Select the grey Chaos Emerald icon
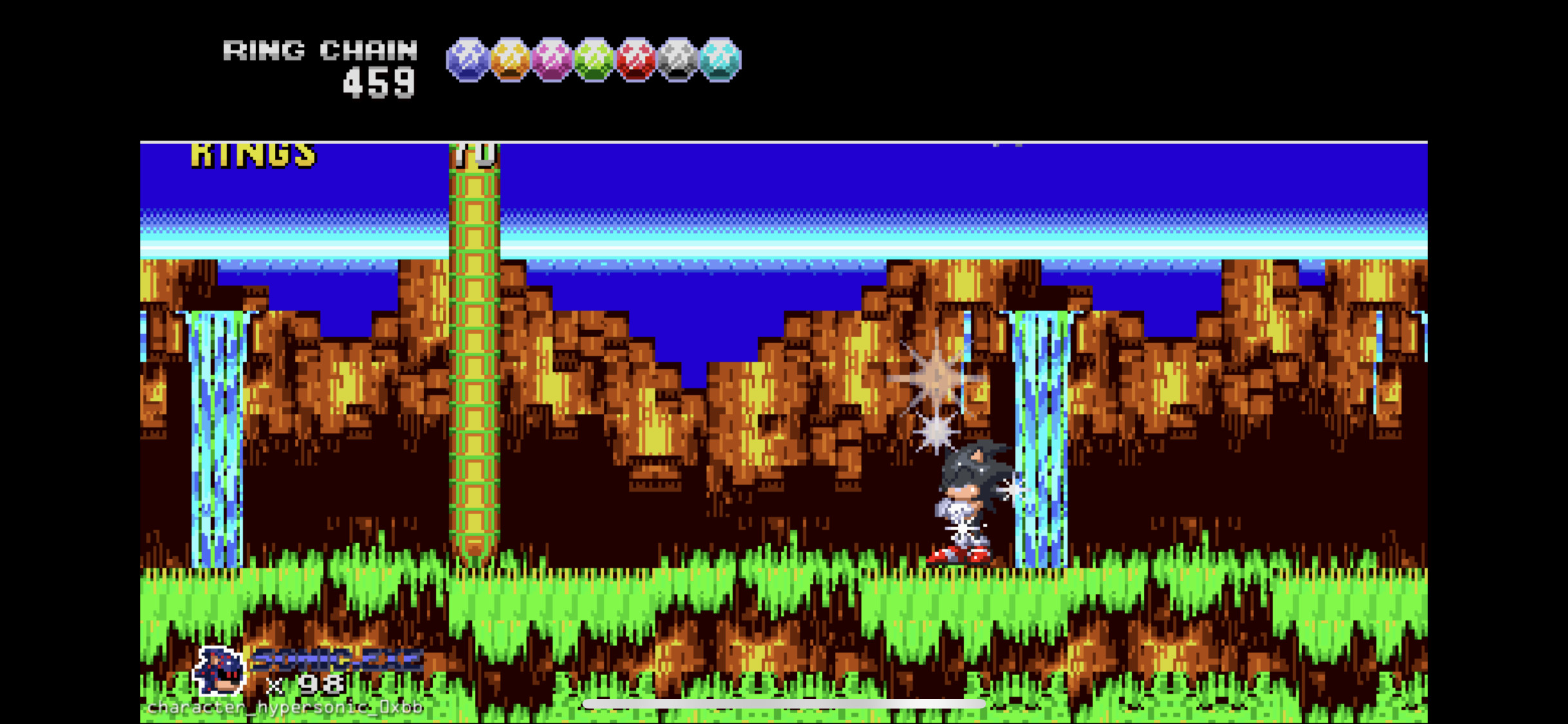The height and width of the screenshot is (724, 1568). (678, 61)
